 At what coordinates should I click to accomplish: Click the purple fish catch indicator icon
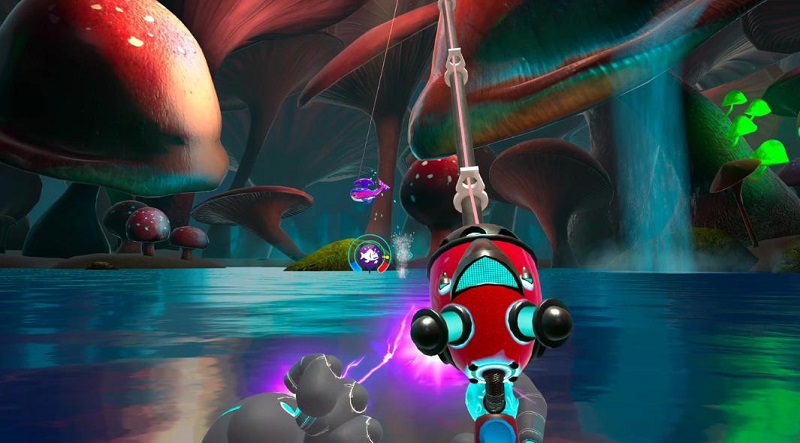pyautogui.click(x=372, y=254)
